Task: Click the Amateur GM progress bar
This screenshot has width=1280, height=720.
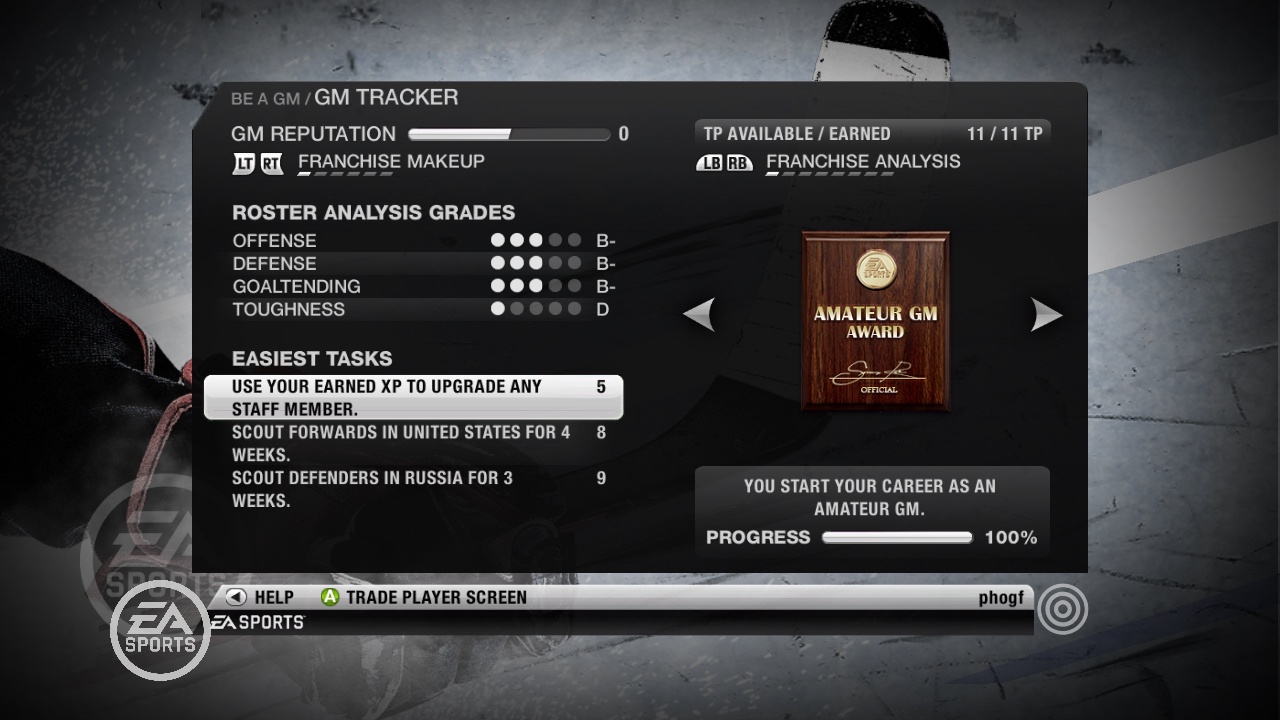Action: (897, 537)
